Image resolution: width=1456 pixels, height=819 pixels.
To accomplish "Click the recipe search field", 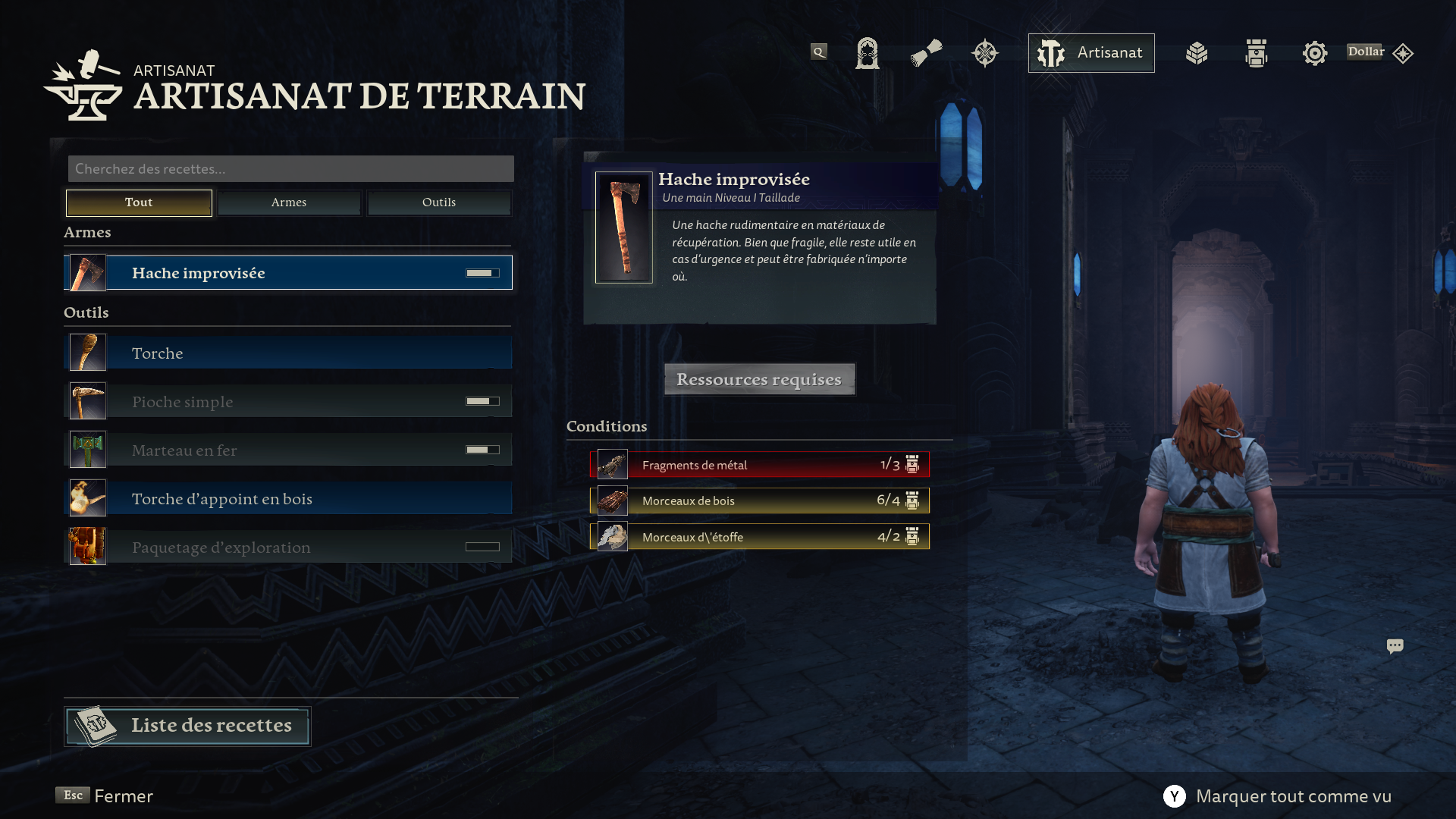I will tap(290, 168).
